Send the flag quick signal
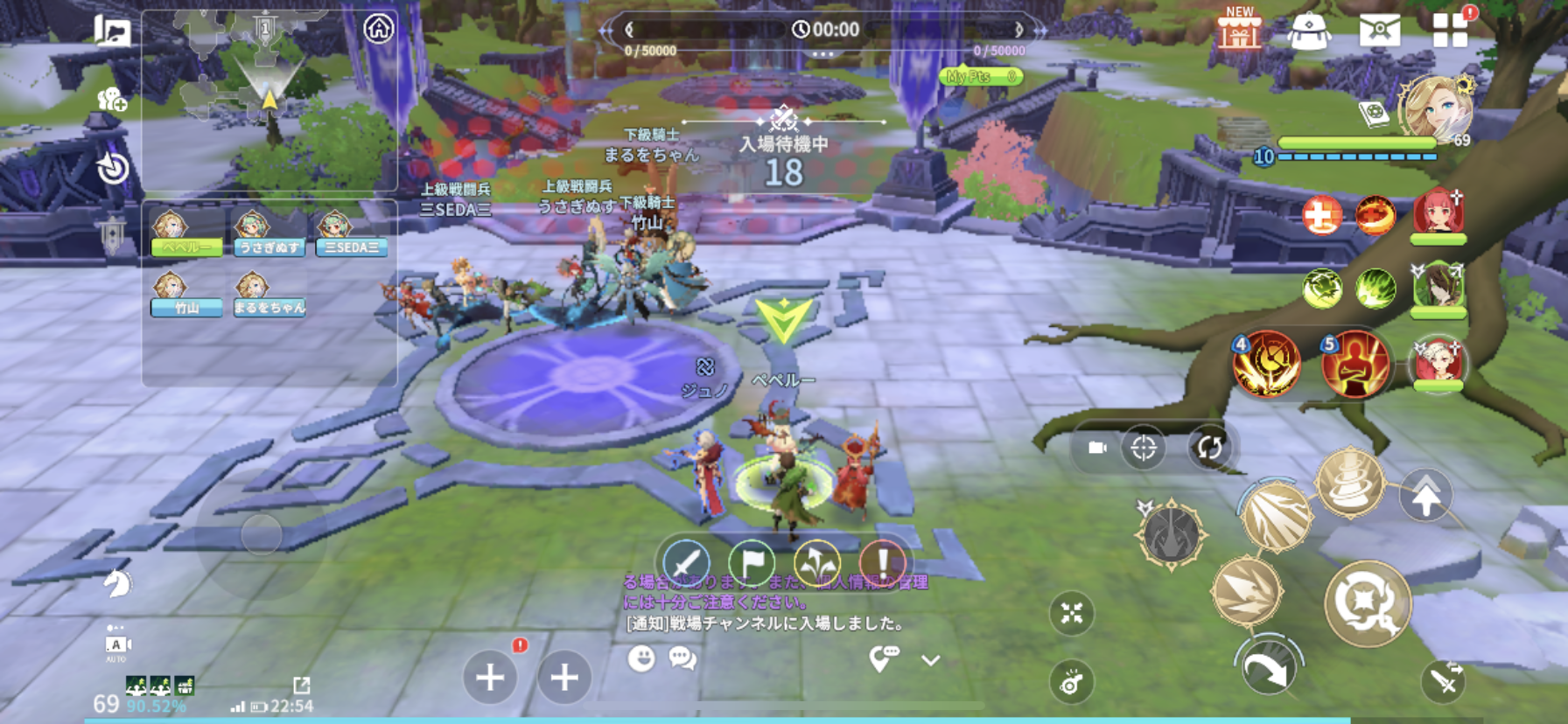 [x=752, y=562]
